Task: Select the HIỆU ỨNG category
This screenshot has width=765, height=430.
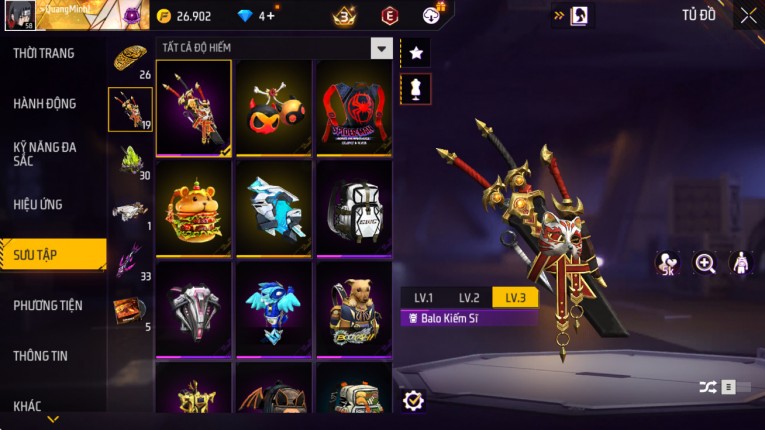Action: 38,204
